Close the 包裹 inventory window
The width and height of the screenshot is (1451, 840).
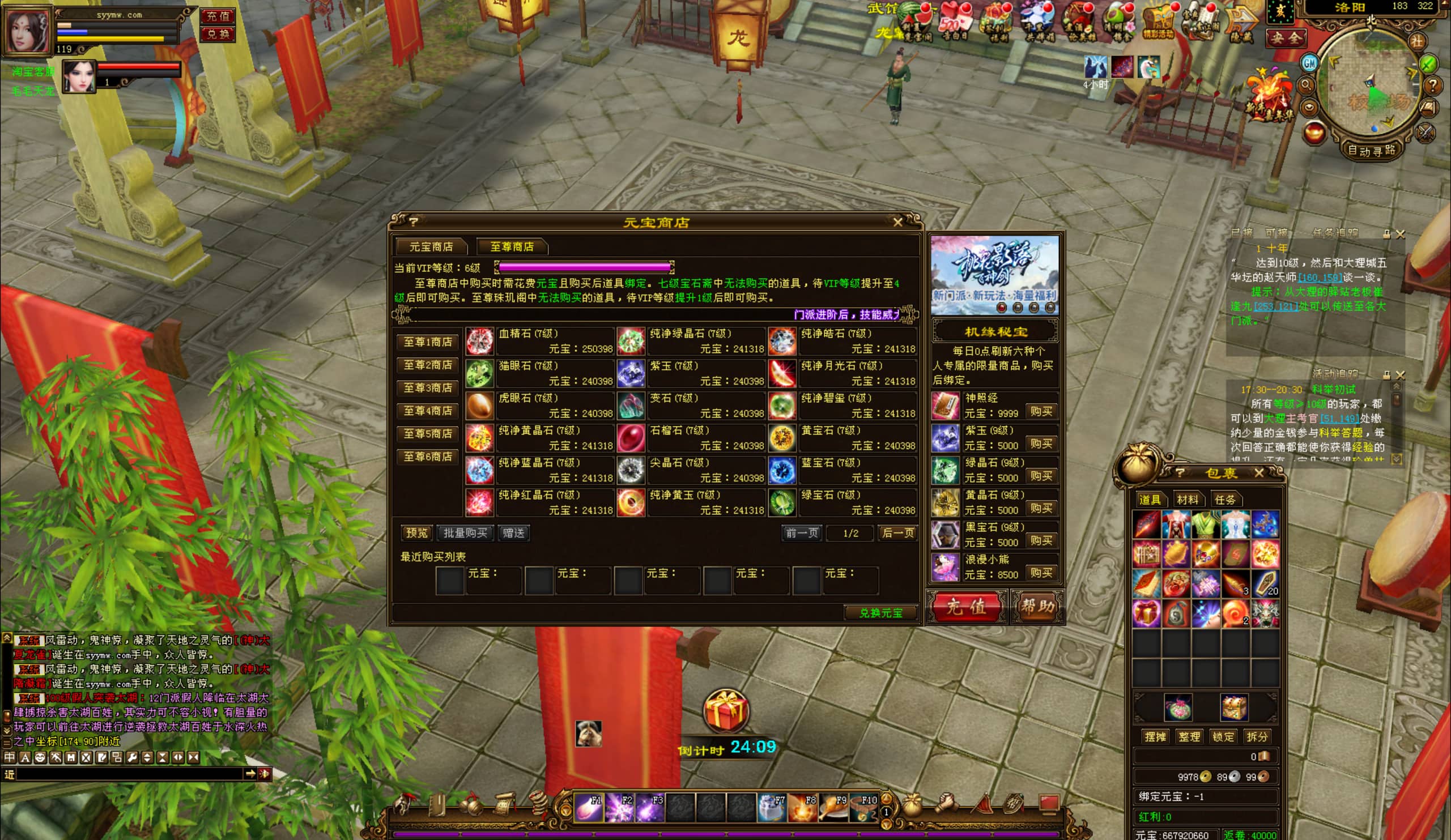1259,474
